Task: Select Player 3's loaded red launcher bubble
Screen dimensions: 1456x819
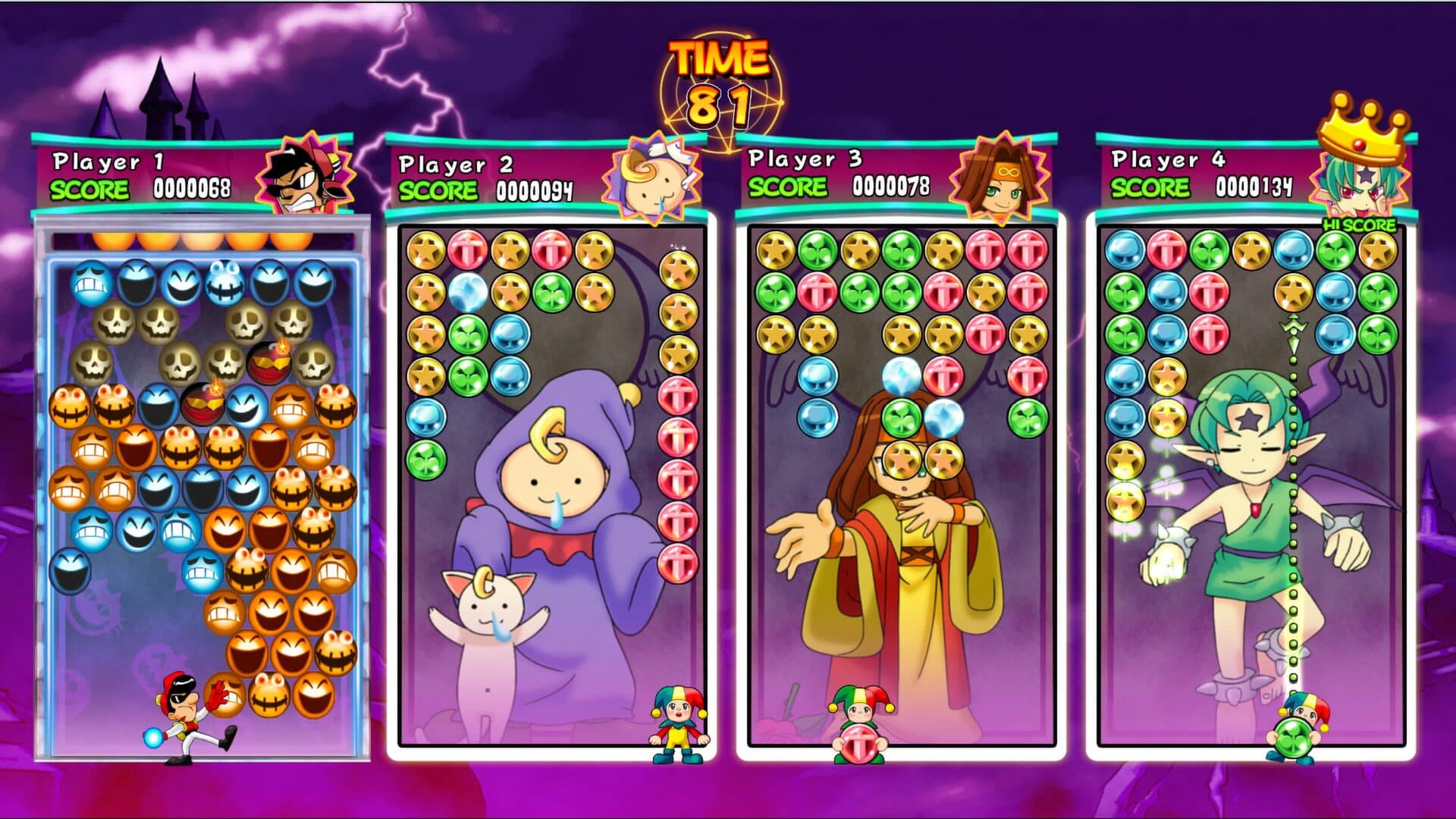Action: click(859, 739)
